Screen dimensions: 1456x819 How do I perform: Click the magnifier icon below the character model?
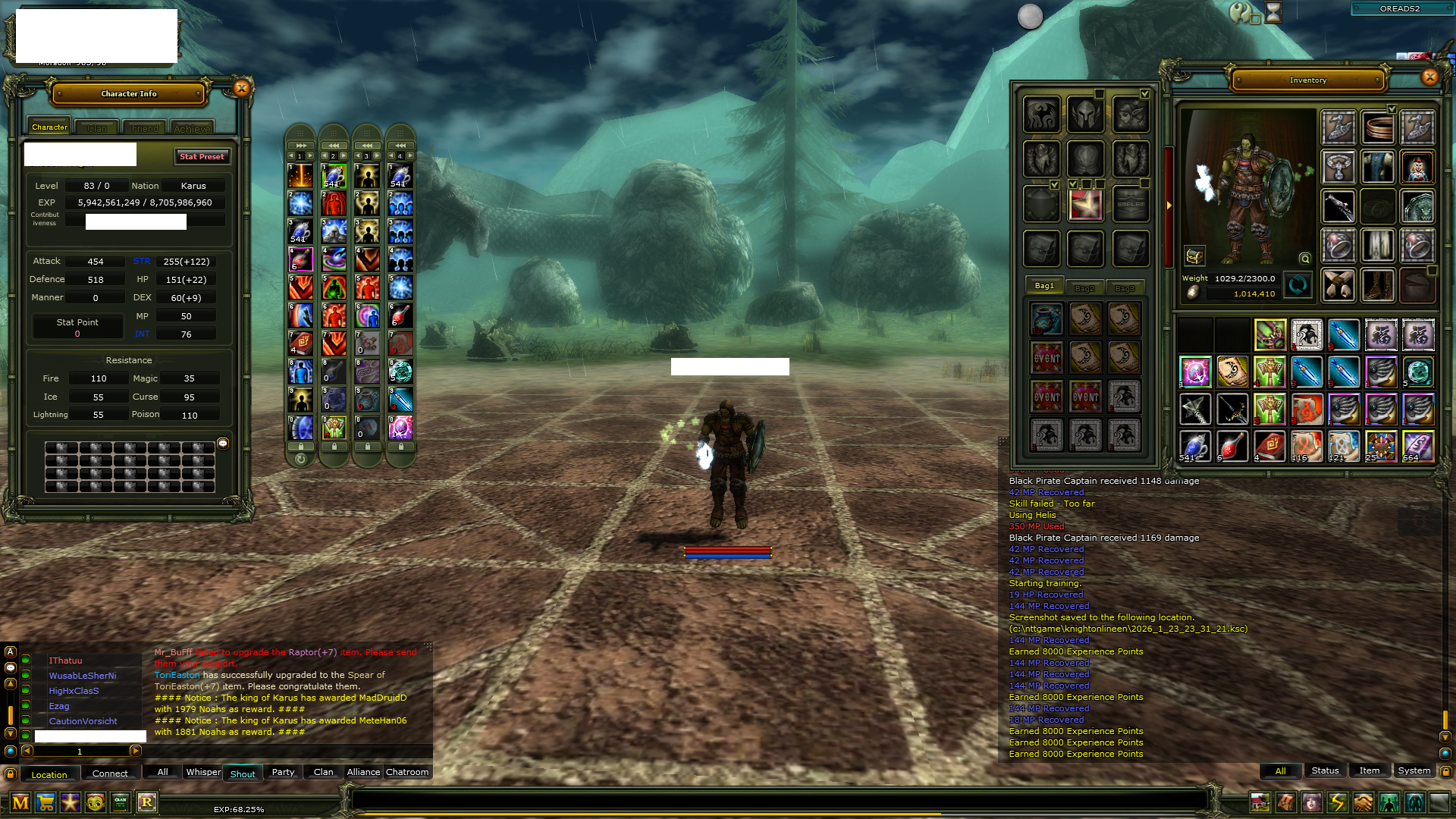point(1305,259)
